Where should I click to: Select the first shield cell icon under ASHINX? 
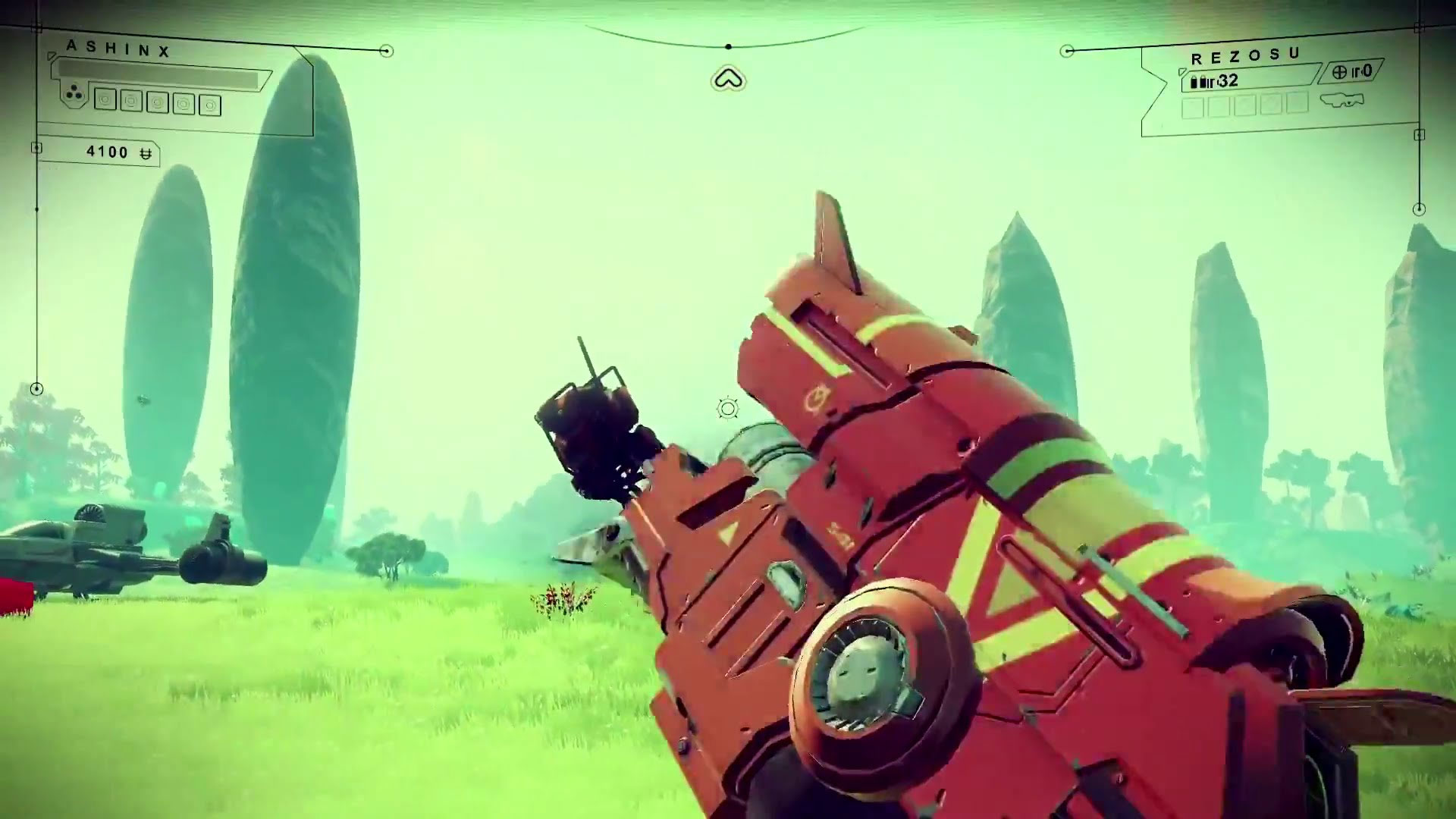pos(105,99)
